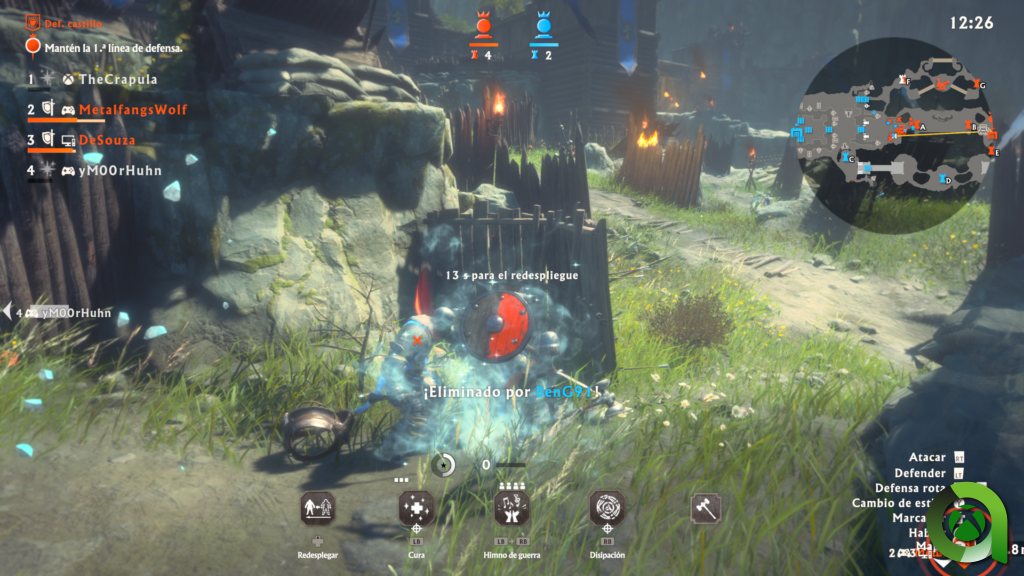The height and width of the screenshot is (576, 1024).
Task: Activate the Disipación ability icon
Action: pyautogui.click(x=607, y=509)
